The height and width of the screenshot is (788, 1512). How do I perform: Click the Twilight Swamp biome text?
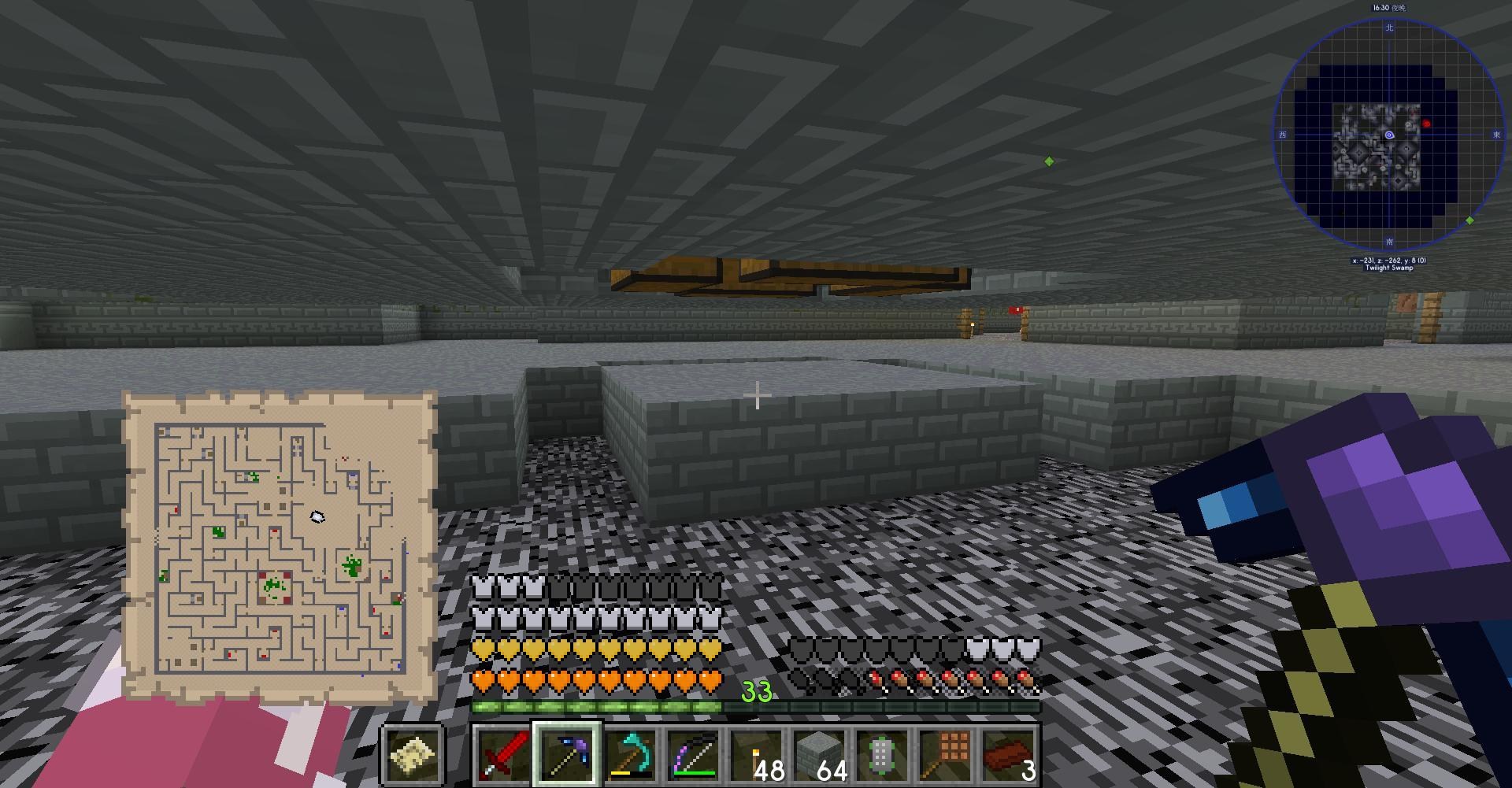point(1389,268)
